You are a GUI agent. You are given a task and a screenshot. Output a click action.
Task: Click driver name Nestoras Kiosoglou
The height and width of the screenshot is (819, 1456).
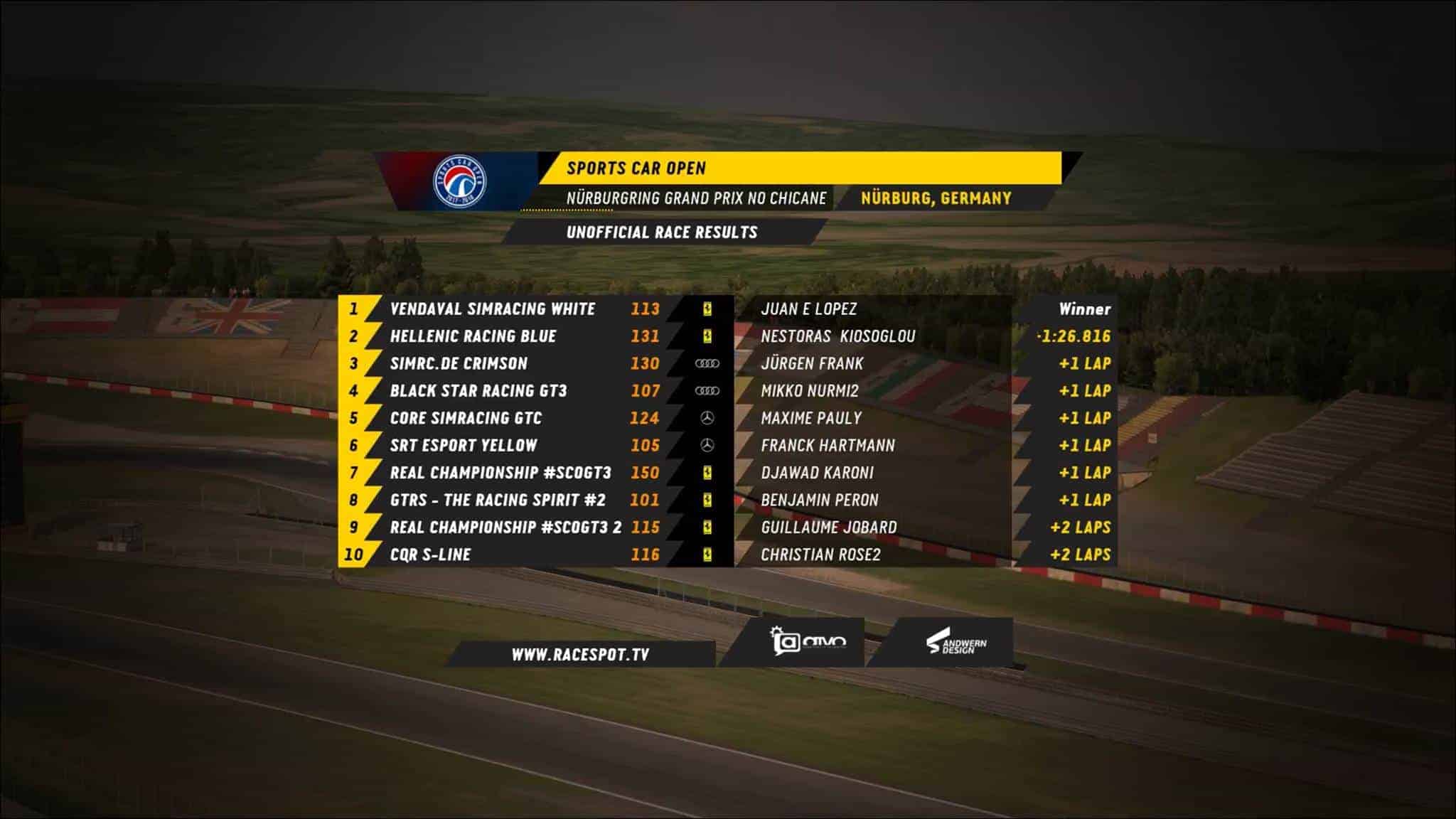click(837, 336)
